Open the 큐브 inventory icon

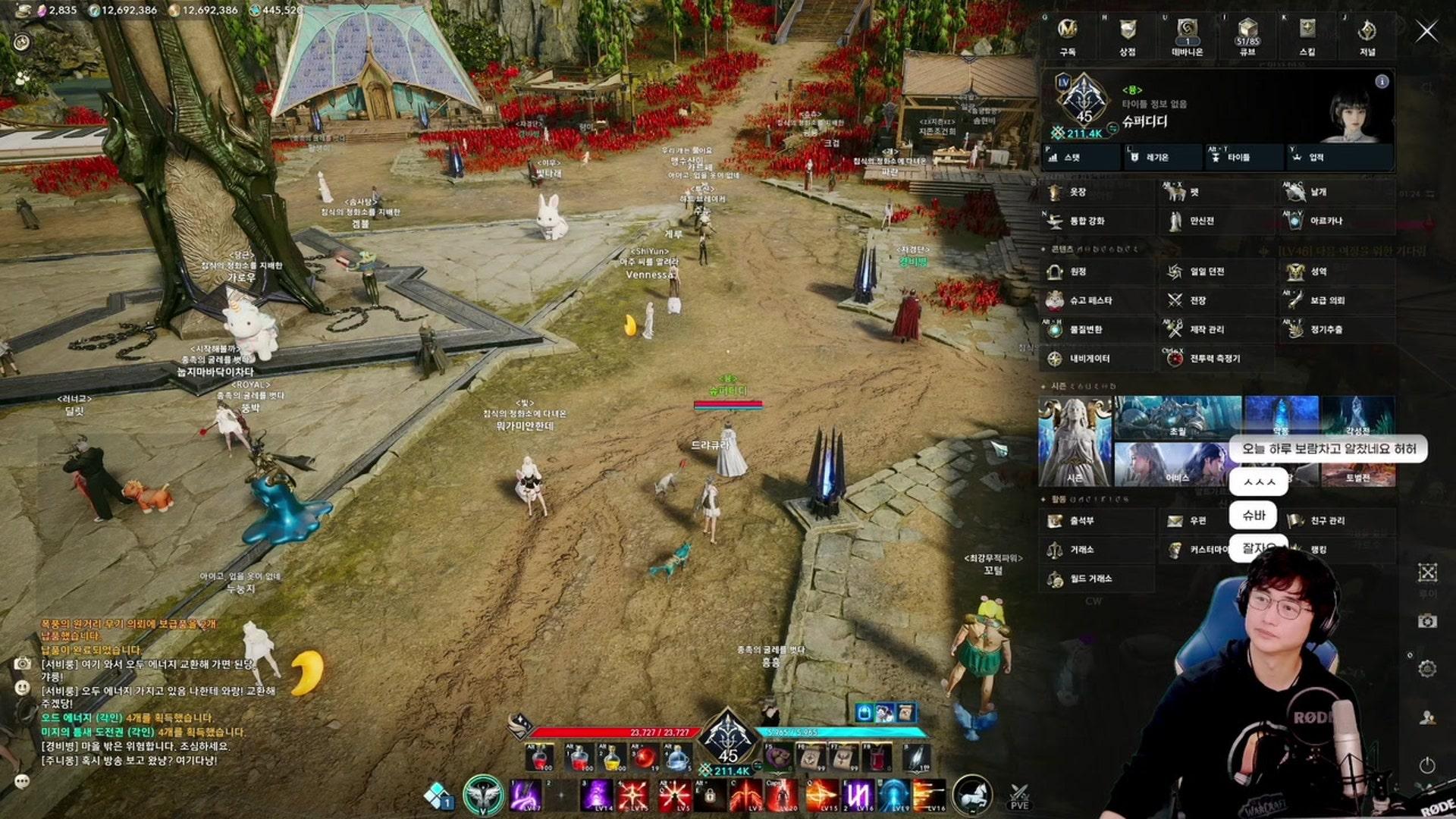[x=1247, y=36]
